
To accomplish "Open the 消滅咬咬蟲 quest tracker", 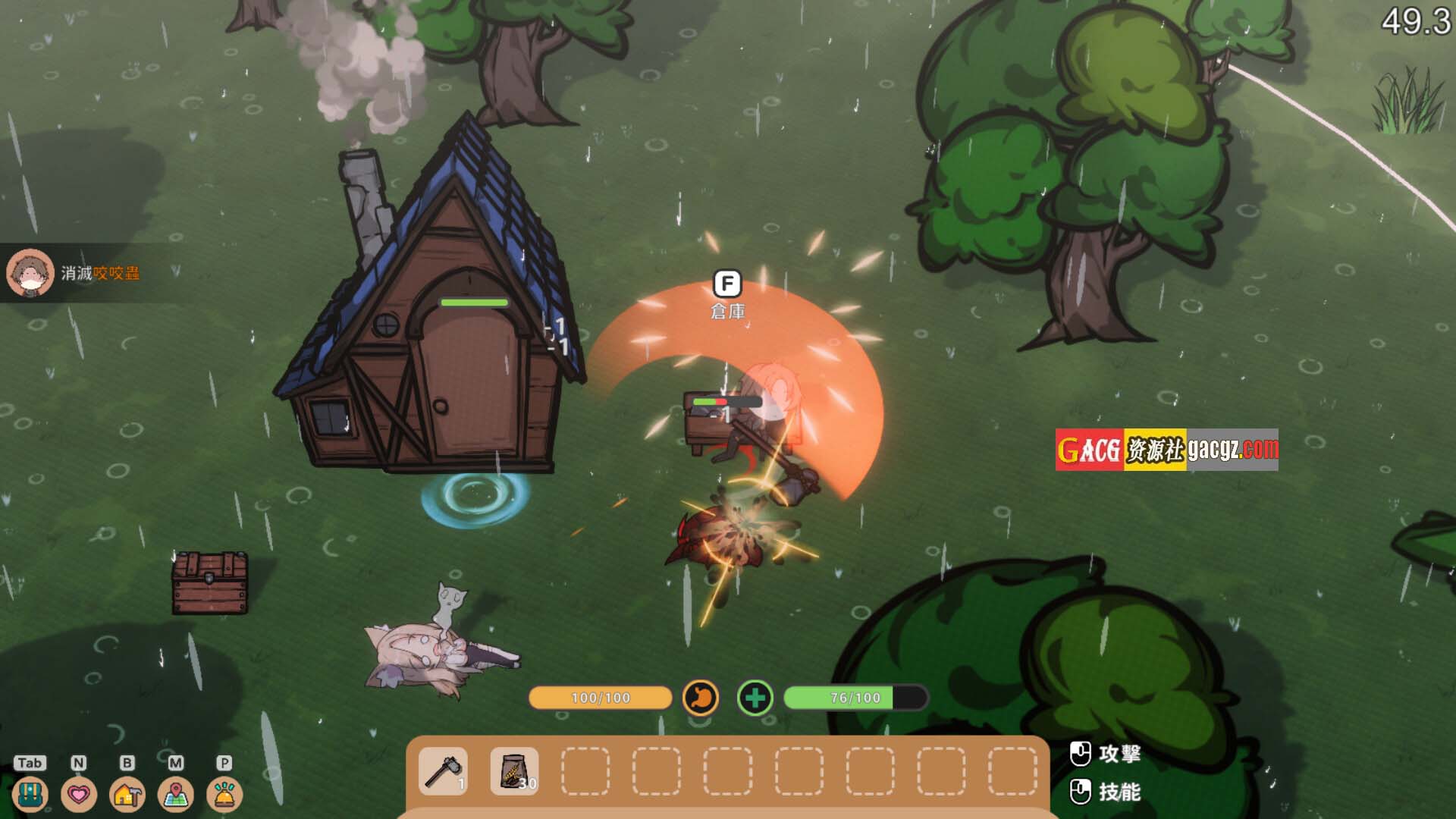I will [x=100, y=273].
